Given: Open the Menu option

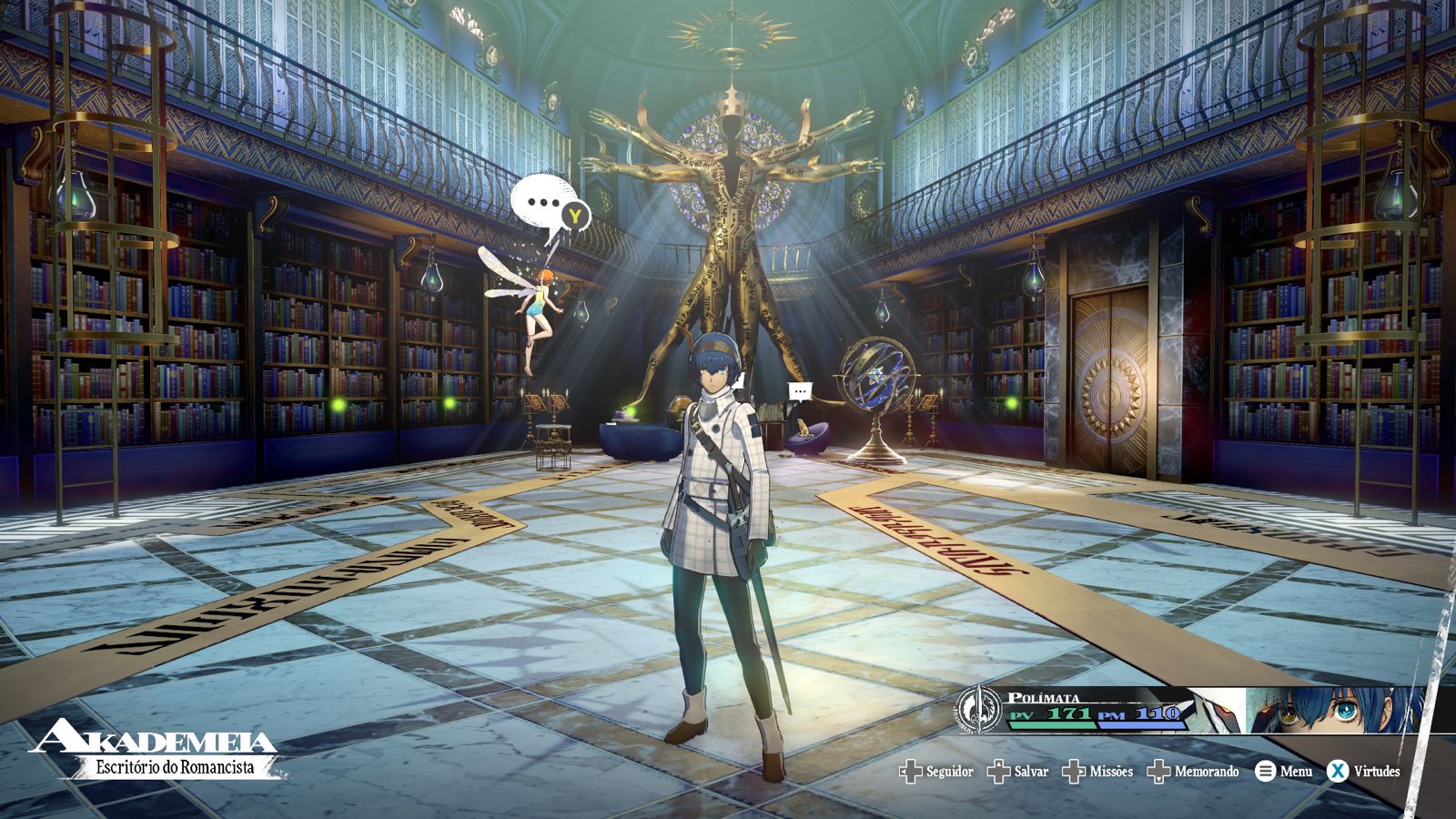Looking at the screenshot, I should [x=1284, y=772].
